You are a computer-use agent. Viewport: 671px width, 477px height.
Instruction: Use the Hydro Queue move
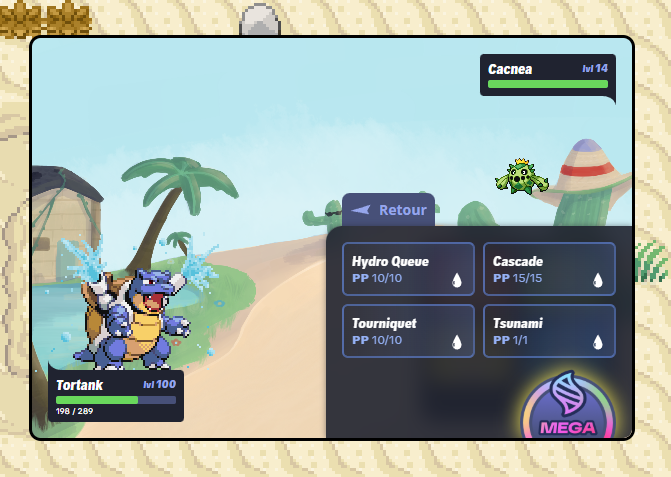408,269
